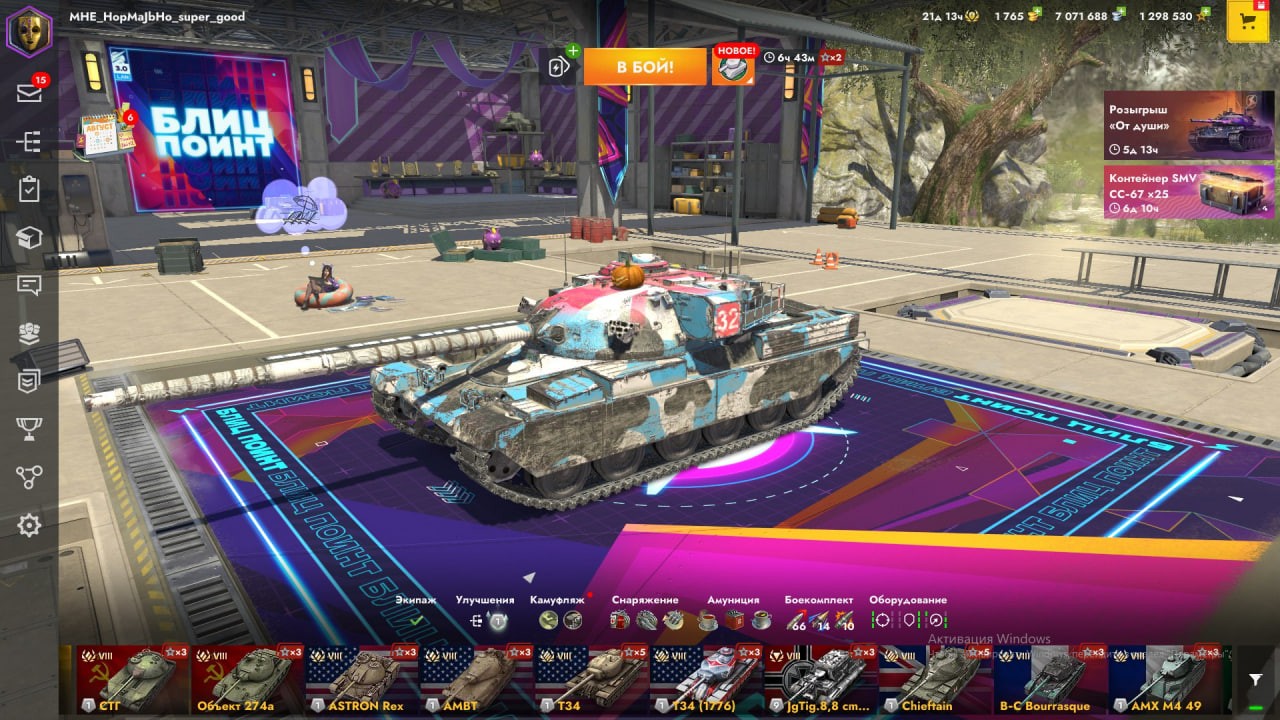The width and height of the screenshot is (1280, 720).
Task: Open the shop via the yellow cart button
Action: point(1247,22)
